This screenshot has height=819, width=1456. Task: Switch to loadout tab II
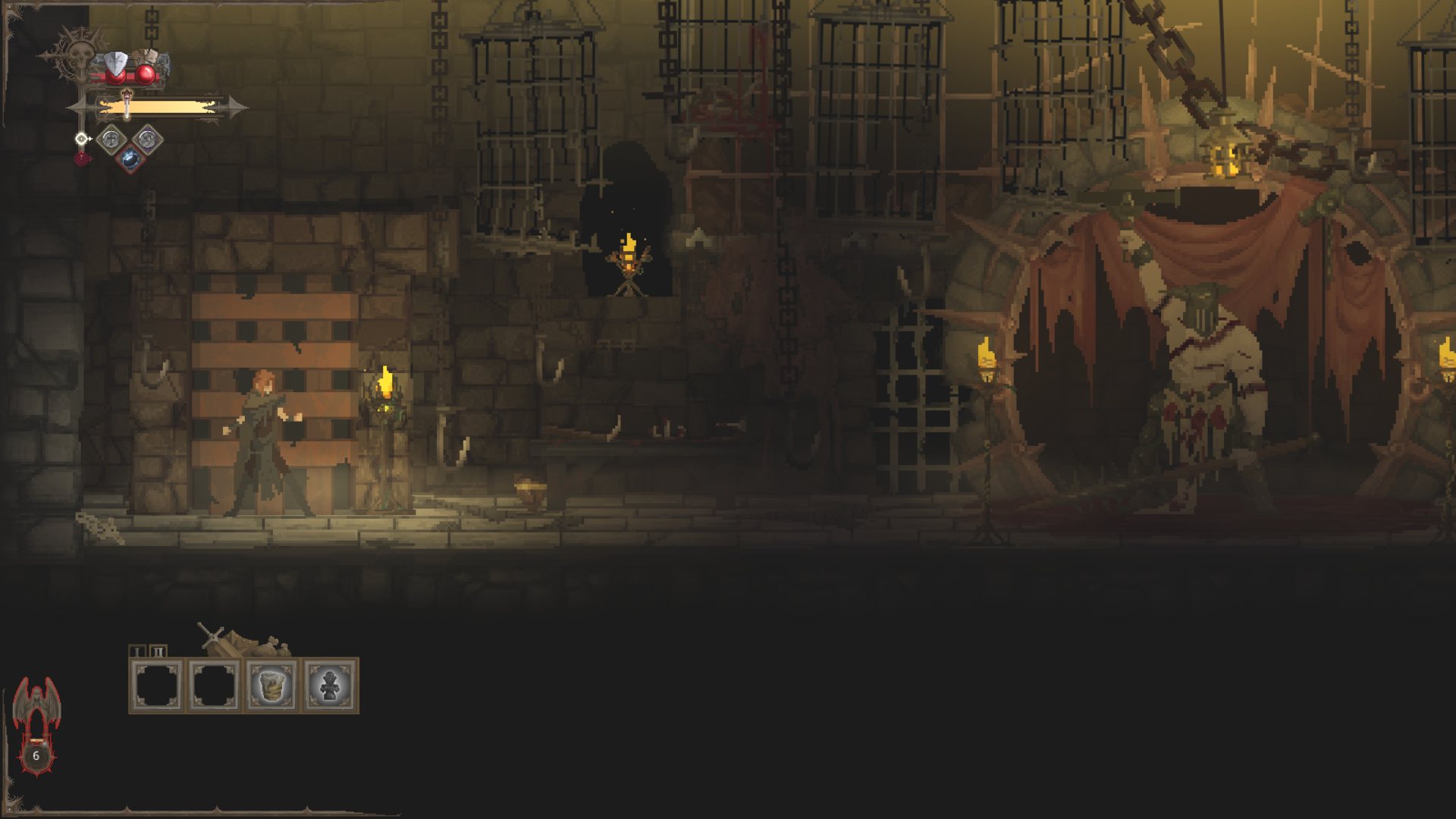coord(158,651)
